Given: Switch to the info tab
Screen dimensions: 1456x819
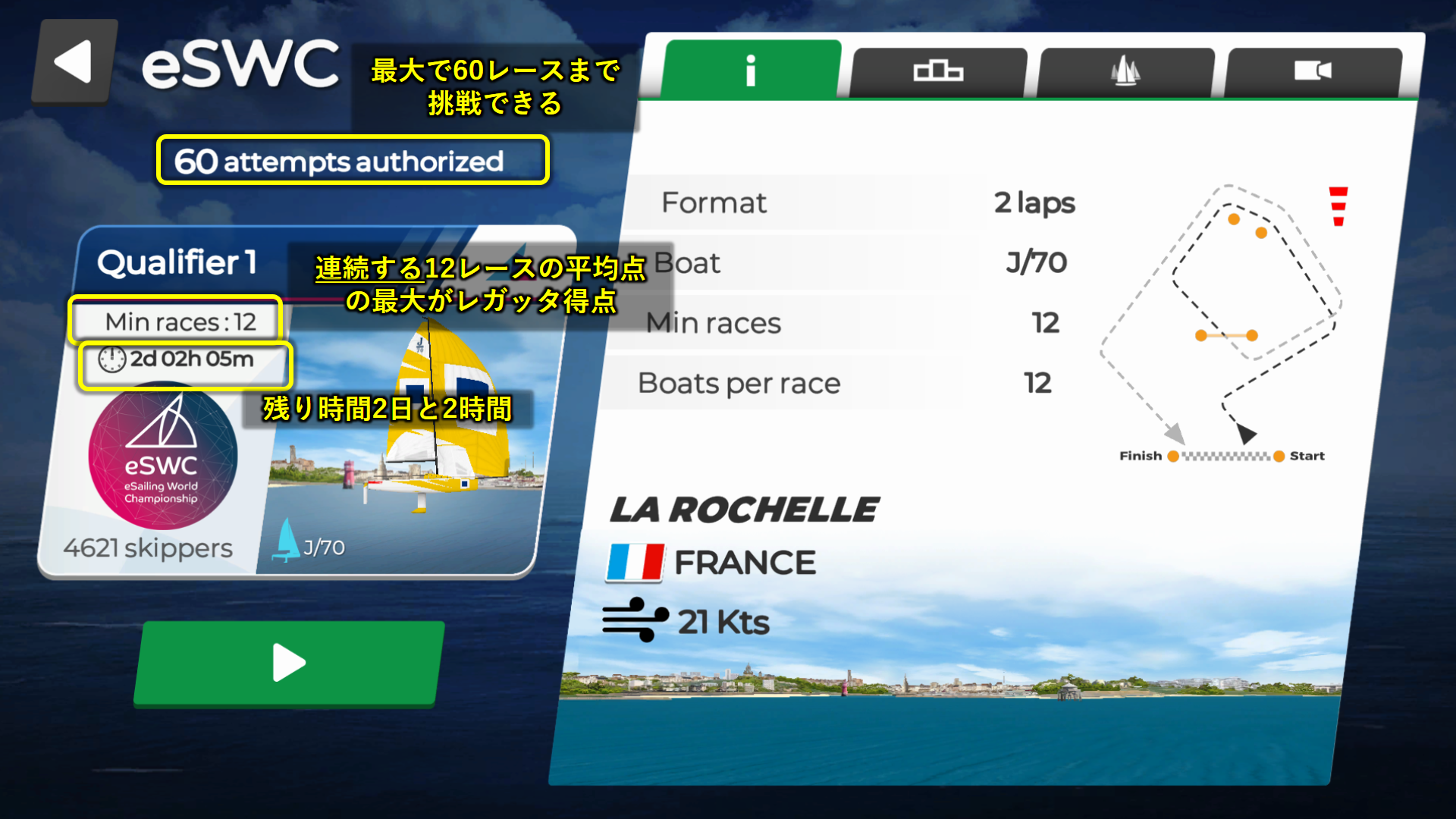Looking at the screenshot, I should coord(751,71).
